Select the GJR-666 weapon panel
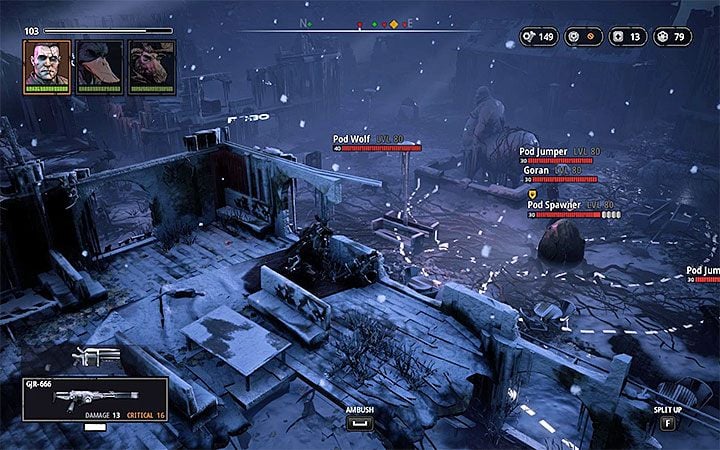 94,400
